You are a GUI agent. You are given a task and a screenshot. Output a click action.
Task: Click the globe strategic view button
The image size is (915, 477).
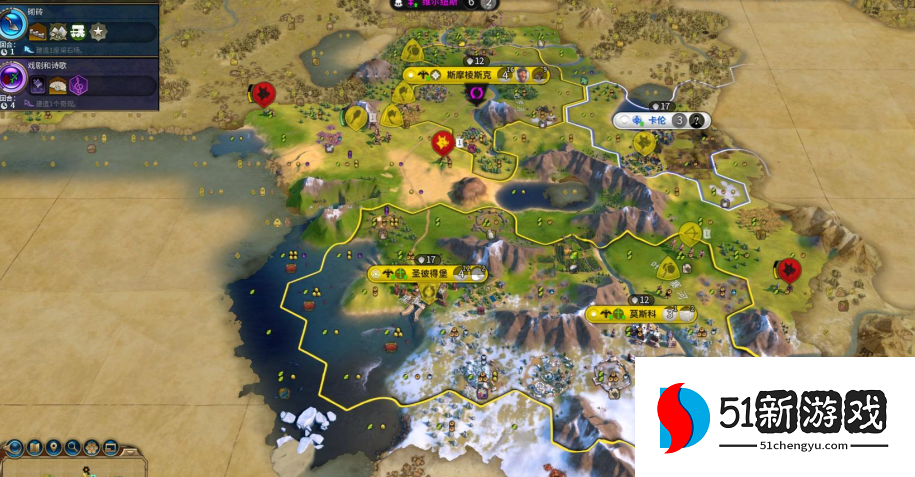tap(15, 447)
